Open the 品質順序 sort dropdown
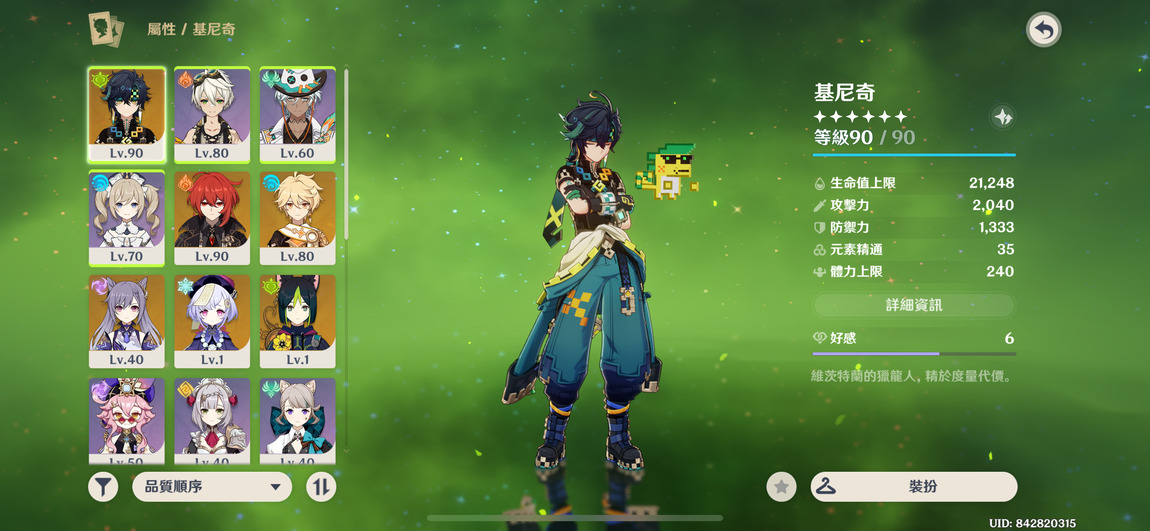 click(x=212, y=487)
